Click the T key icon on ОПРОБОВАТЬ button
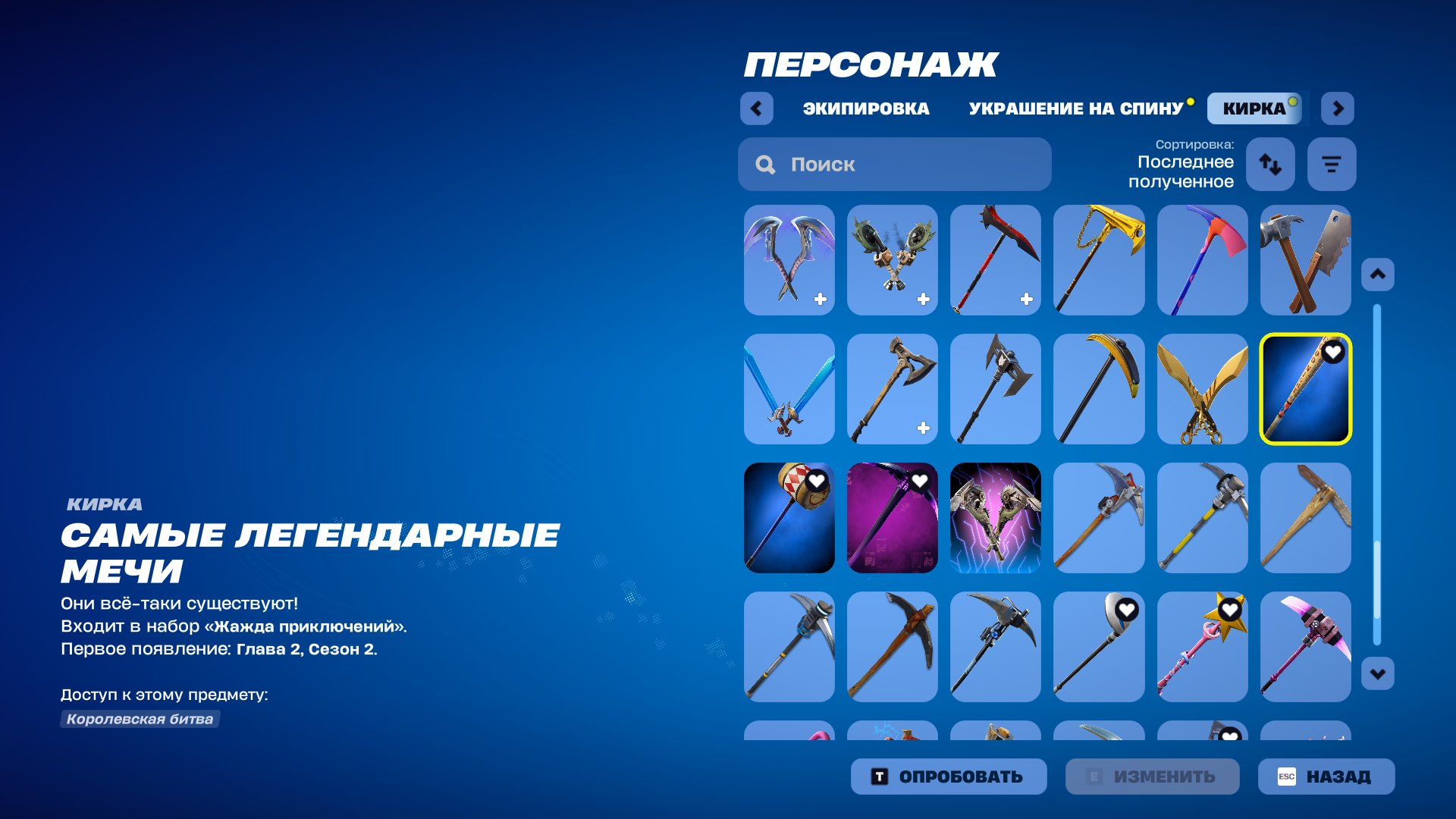This screenshot has width=1456, height=819. click(x=880, y=776)
